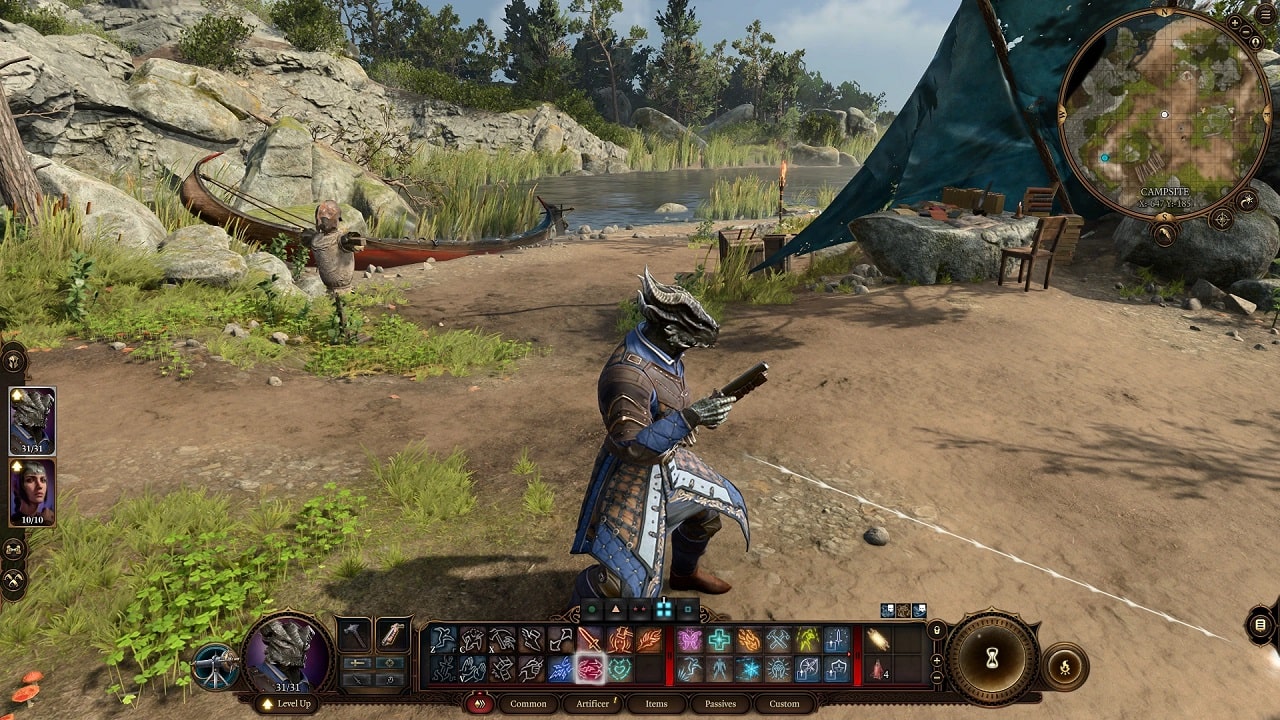The height and width of the screenshot is (720, 1280).
Task: Switch to the Artificer tab
Action: pos(592,704)
